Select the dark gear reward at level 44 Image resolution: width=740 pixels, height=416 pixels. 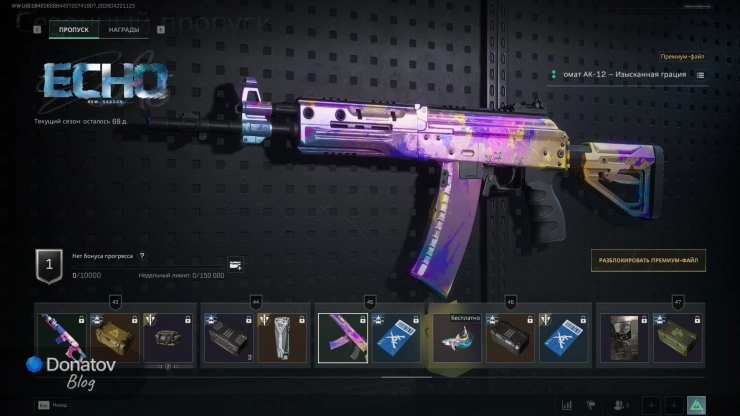coord(227,338)
